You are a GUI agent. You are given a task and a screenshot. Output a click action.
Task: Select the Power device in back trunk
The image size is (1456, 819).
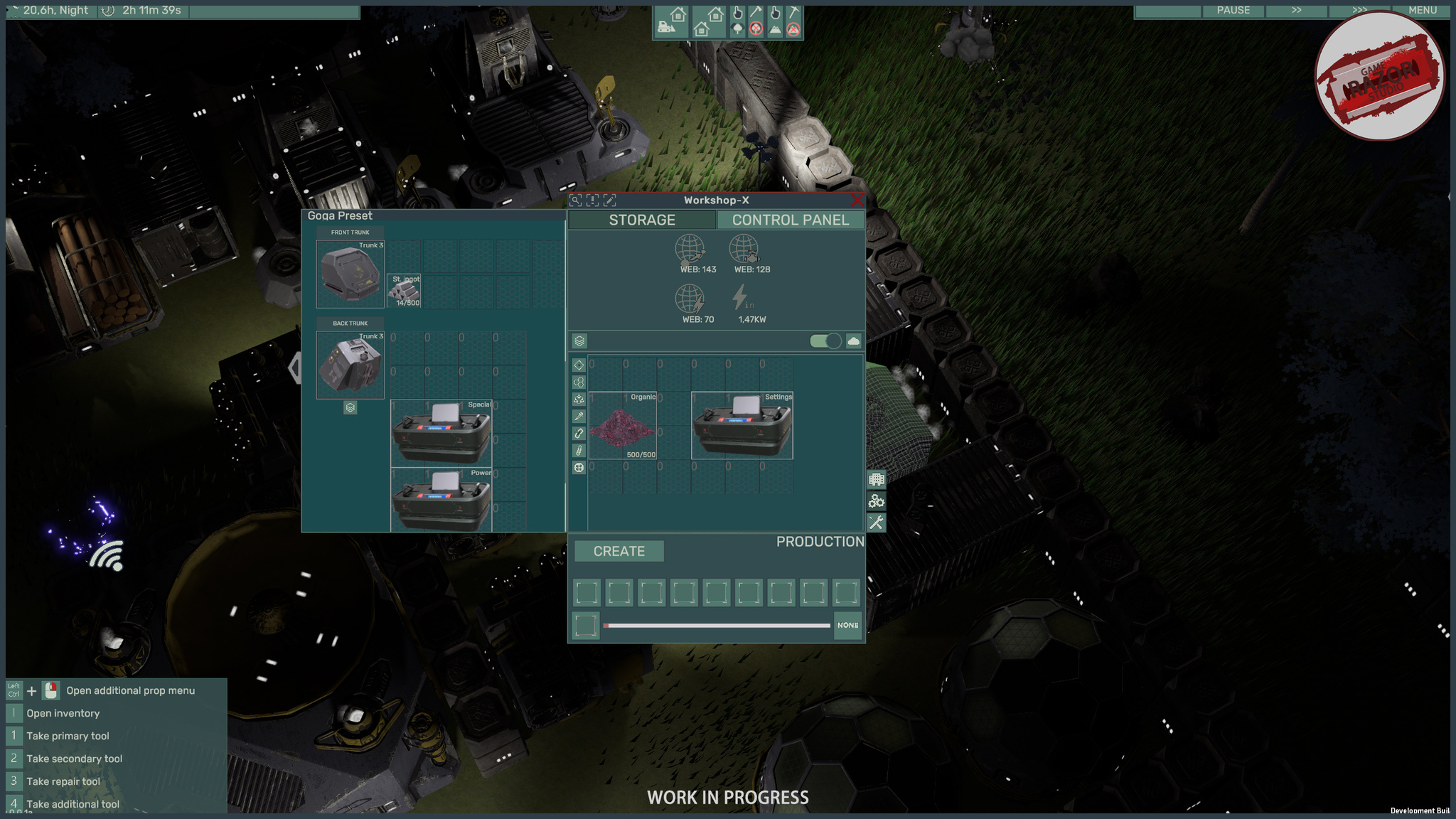[x=441, y=499]
